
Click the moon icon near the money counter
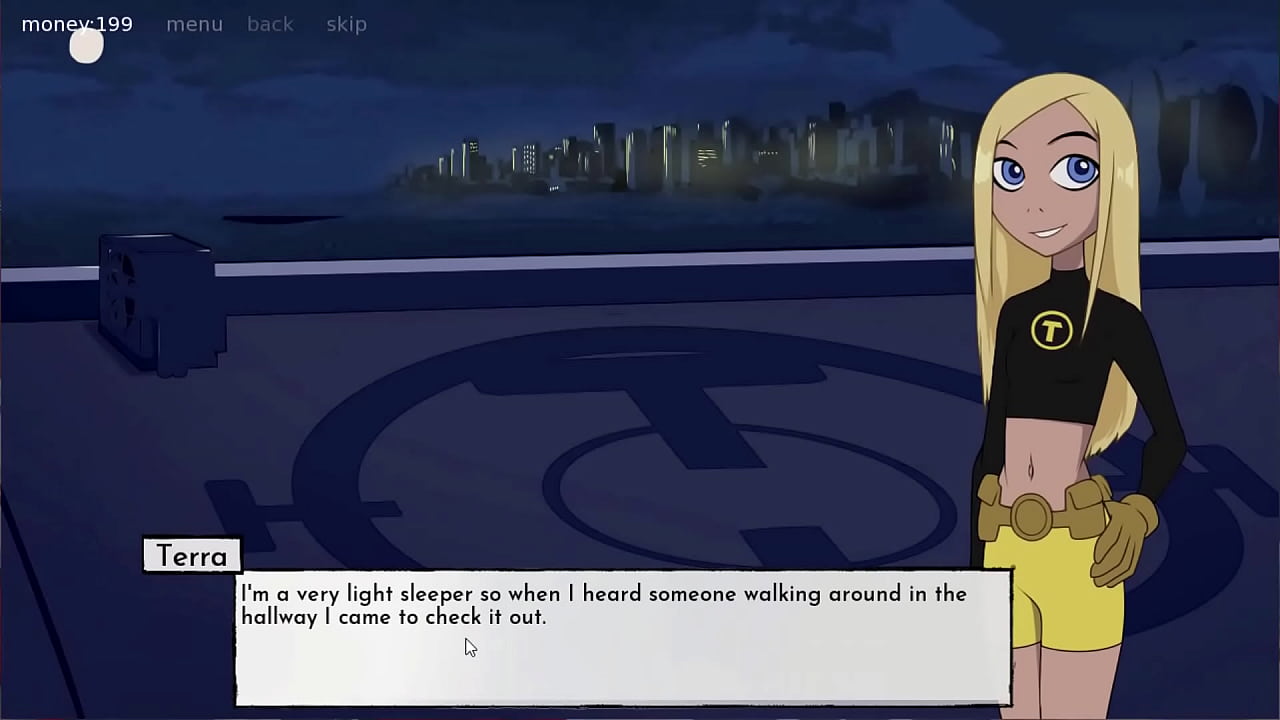(x=86, y=45)
